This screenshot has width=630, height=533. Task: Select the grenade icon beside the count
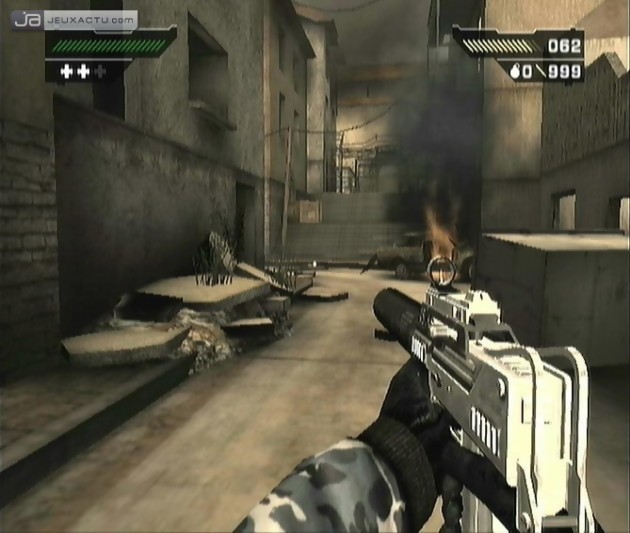click(x=513, y=71)
